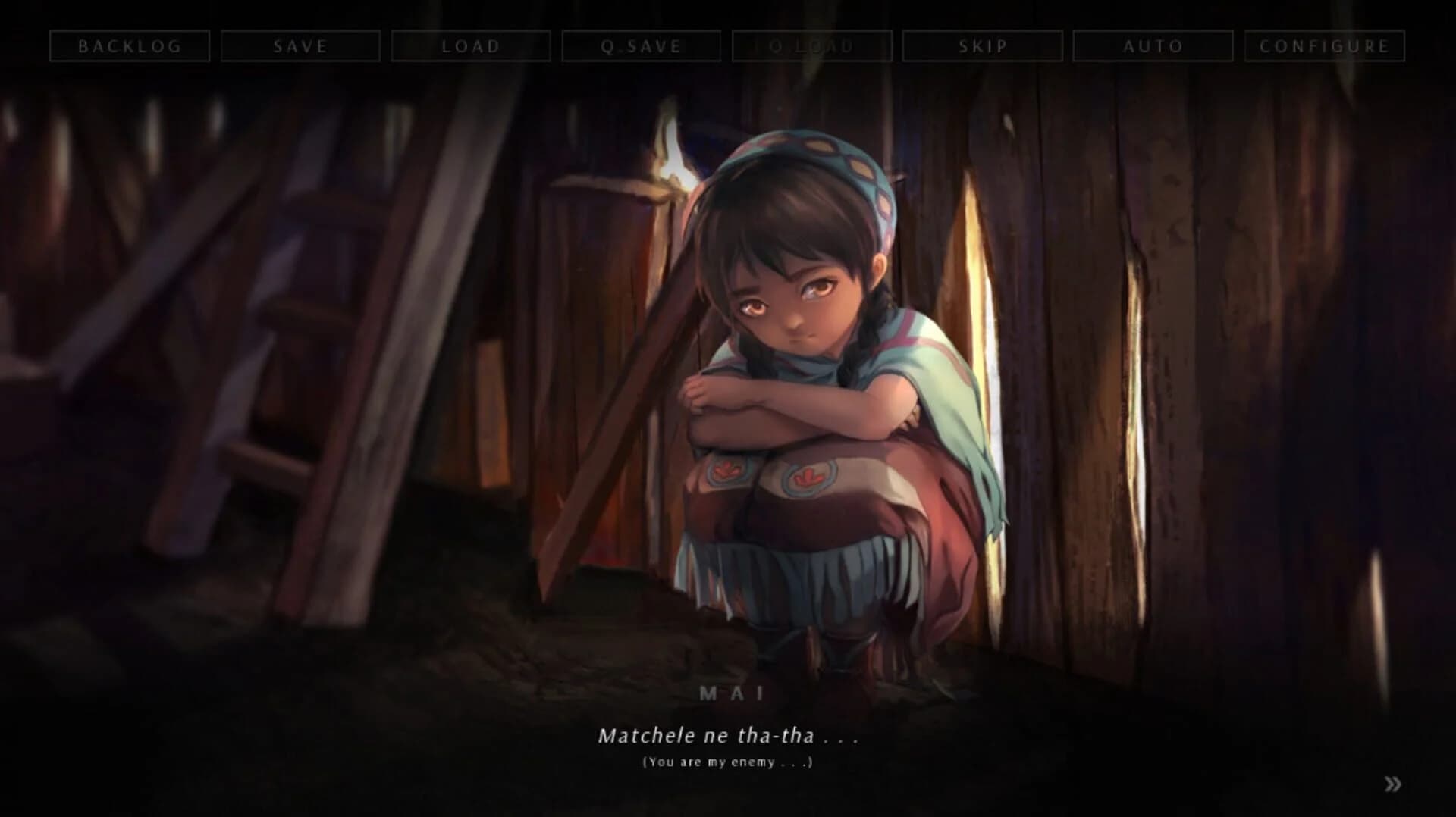The image size is (1456, 817).
Task: Enable SKIP mode to fast-forward text
Action: (x=982, y=46)
